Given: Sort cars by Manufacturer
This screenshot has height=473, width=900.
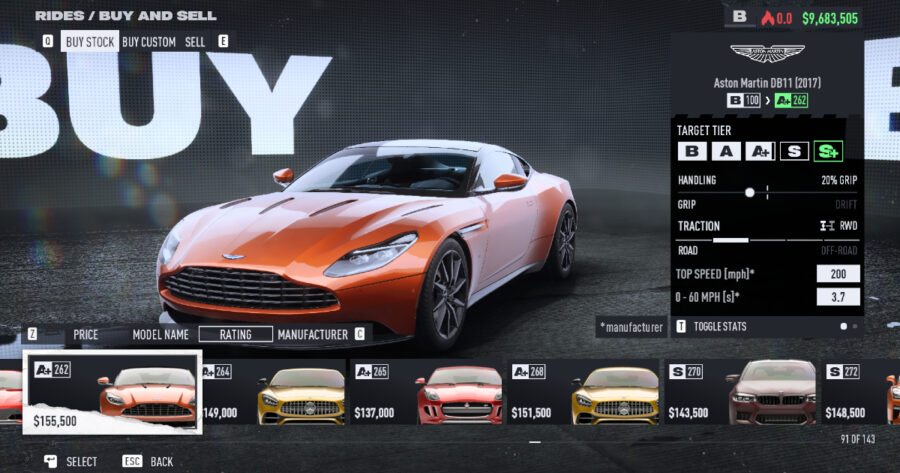Looking at the screenshot, I should click(x=313, y=334).
